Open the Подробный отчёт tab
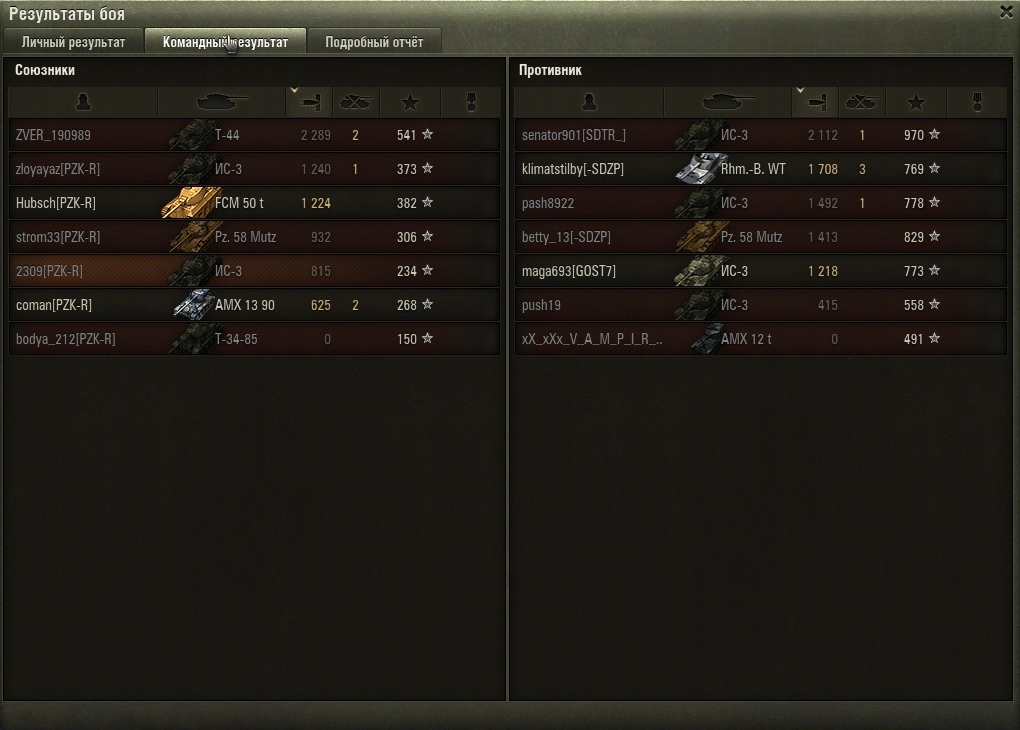 (x=373, y=42)
